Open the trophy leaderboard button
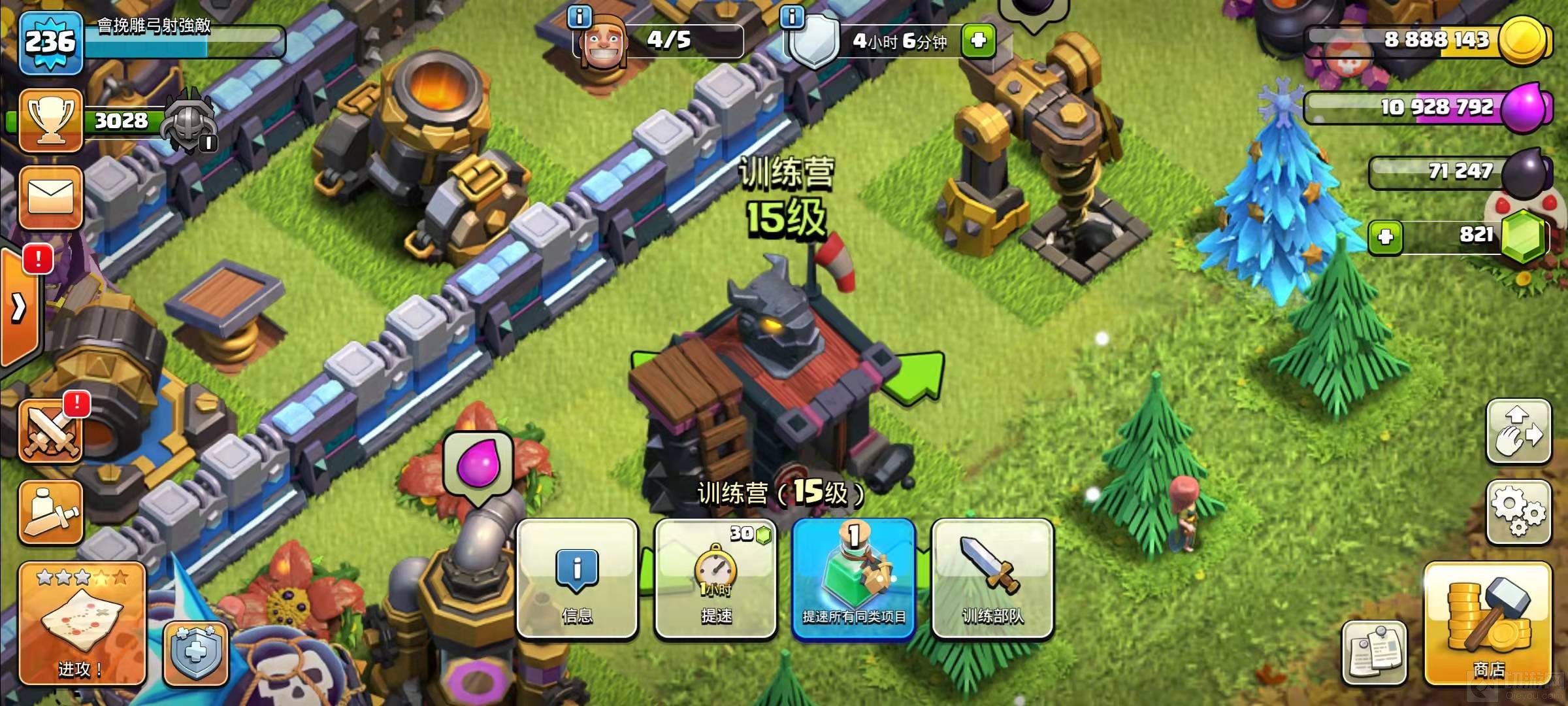This screenshot has height=706, width=1568. (x=51, y=121)
